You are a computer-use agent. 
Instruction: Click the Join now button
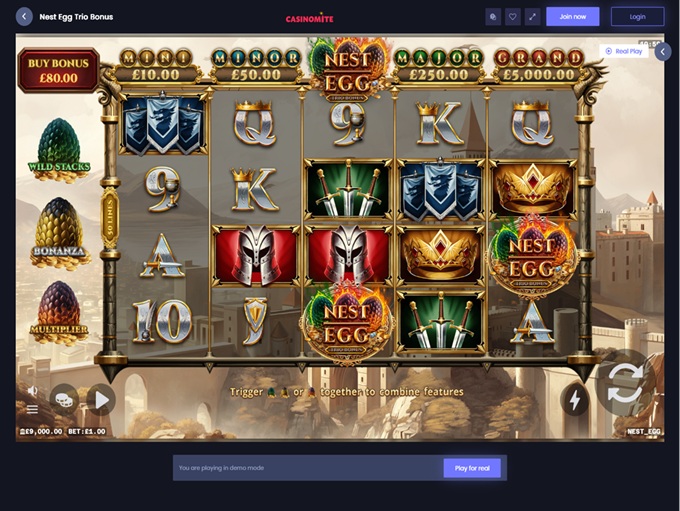572,16
